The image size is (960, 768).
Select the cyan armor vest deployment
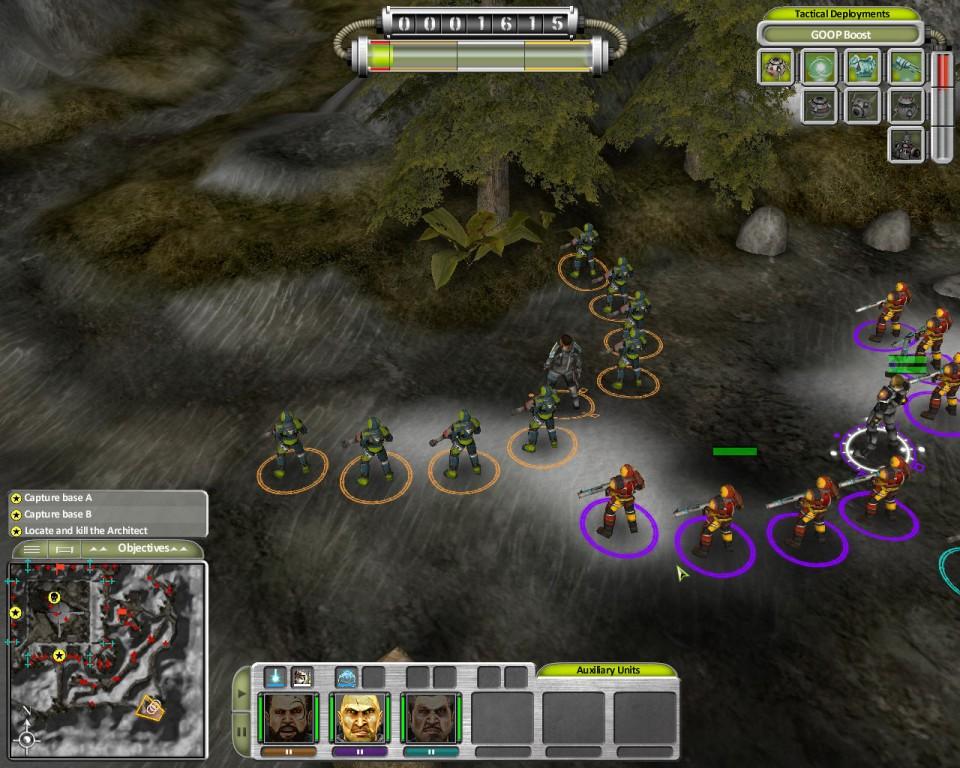(863, 67)
